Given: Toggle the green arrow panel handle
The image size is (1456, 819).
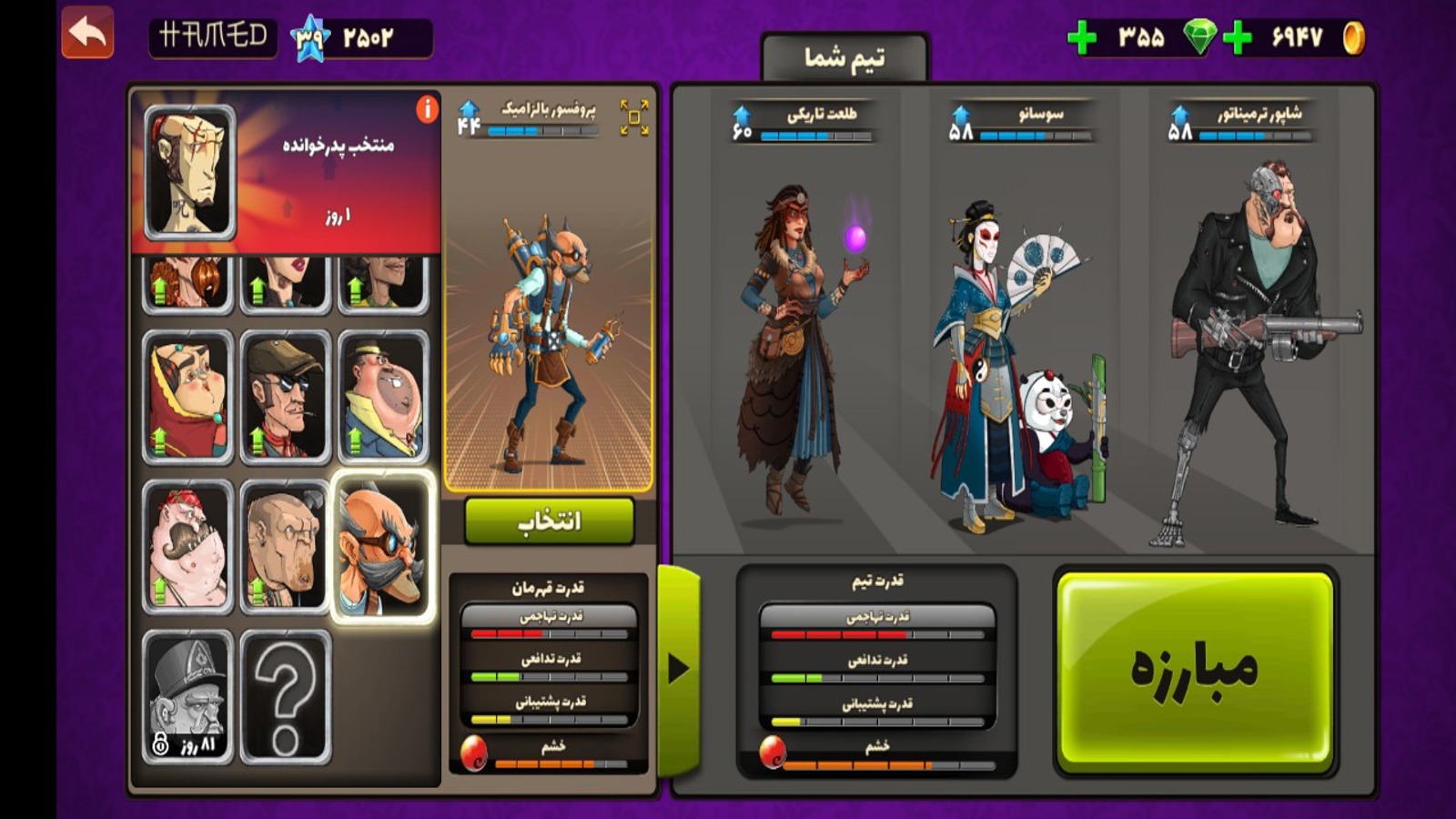Looking at the screenshot, I should 679,669.
